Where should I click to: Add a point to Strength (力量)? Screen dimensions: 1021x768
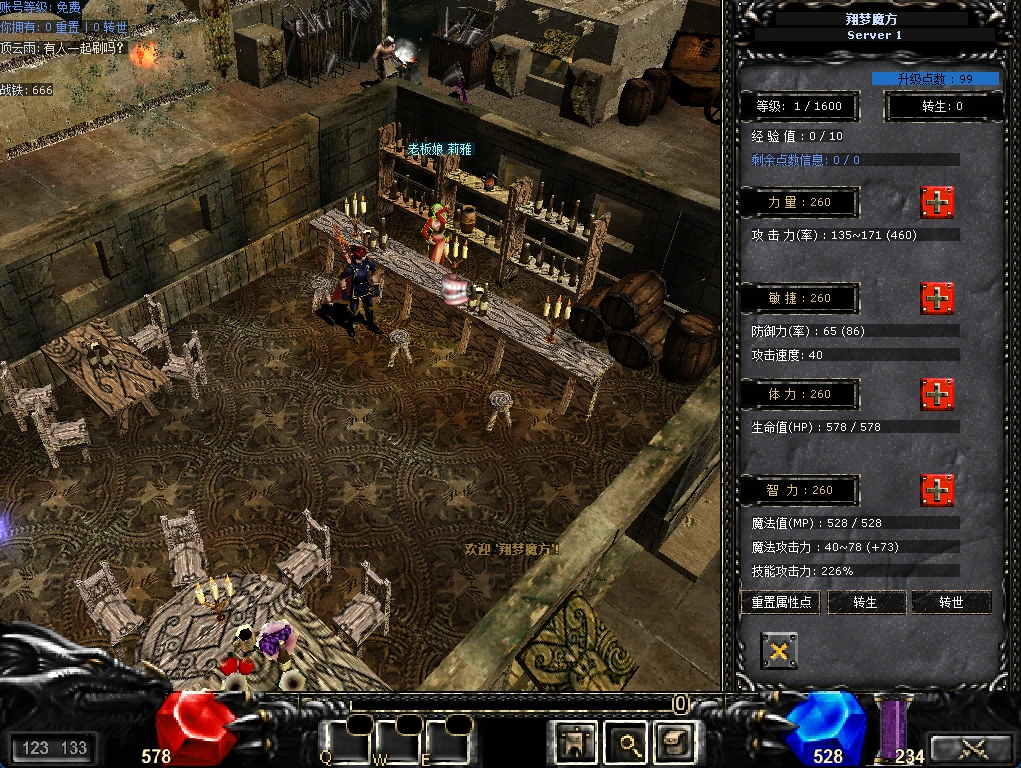(x=937, y=202)
